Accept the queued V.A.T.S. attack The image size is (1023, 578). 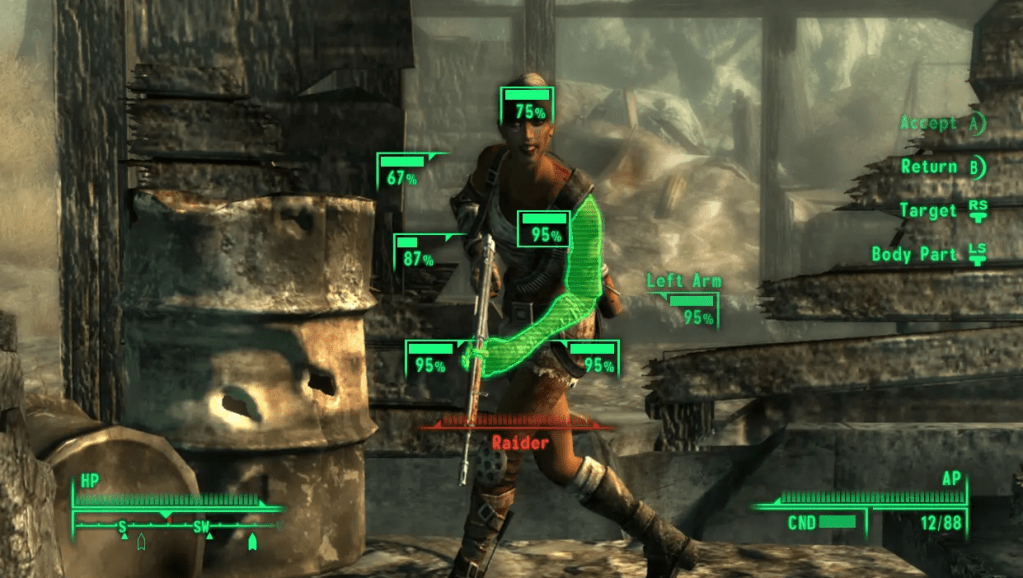[x=941, y=124]
